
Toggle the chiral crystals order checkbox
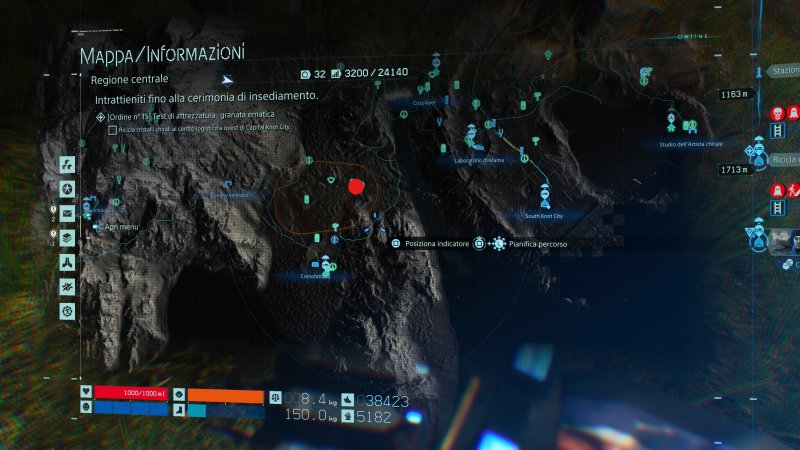tap(112, 130)
